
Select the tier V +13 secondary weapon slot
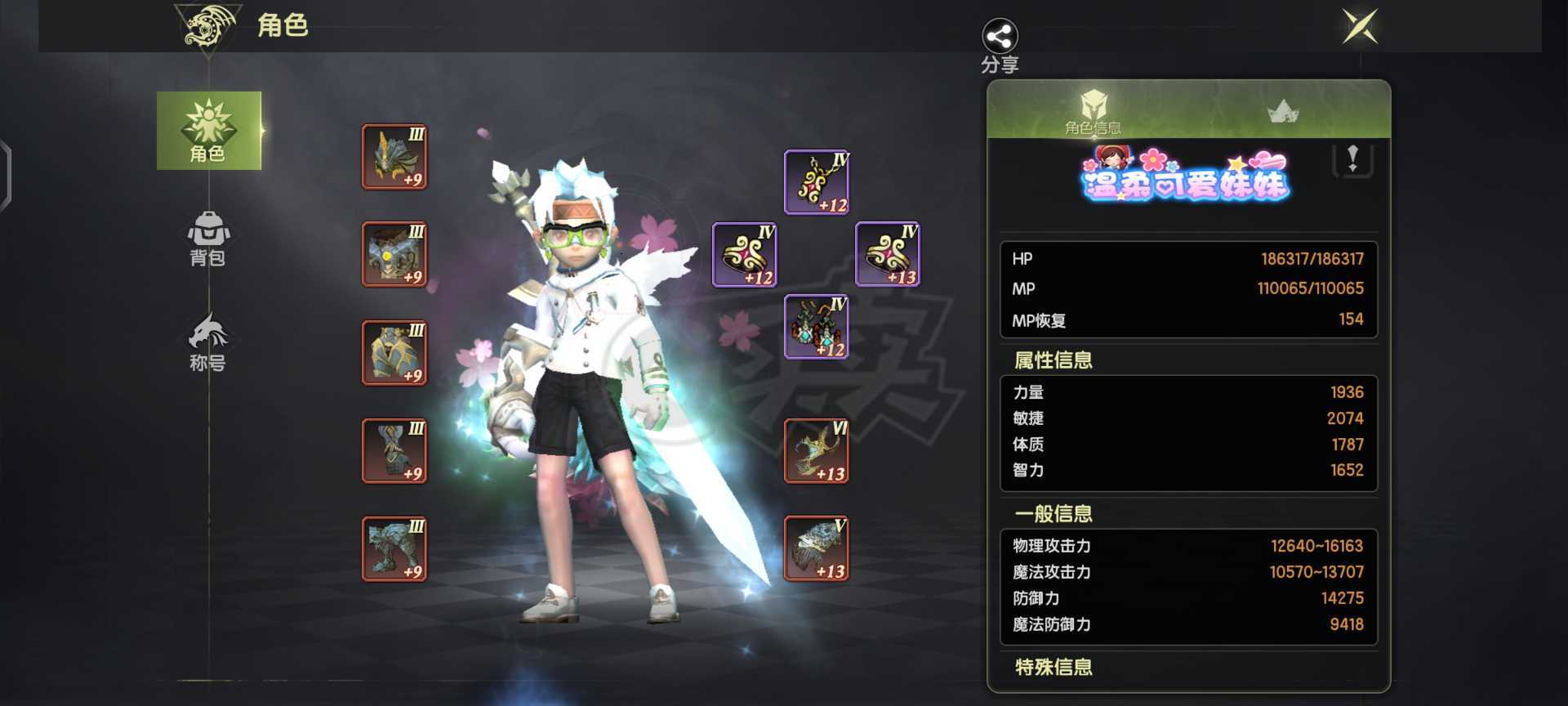click(817, 549)
